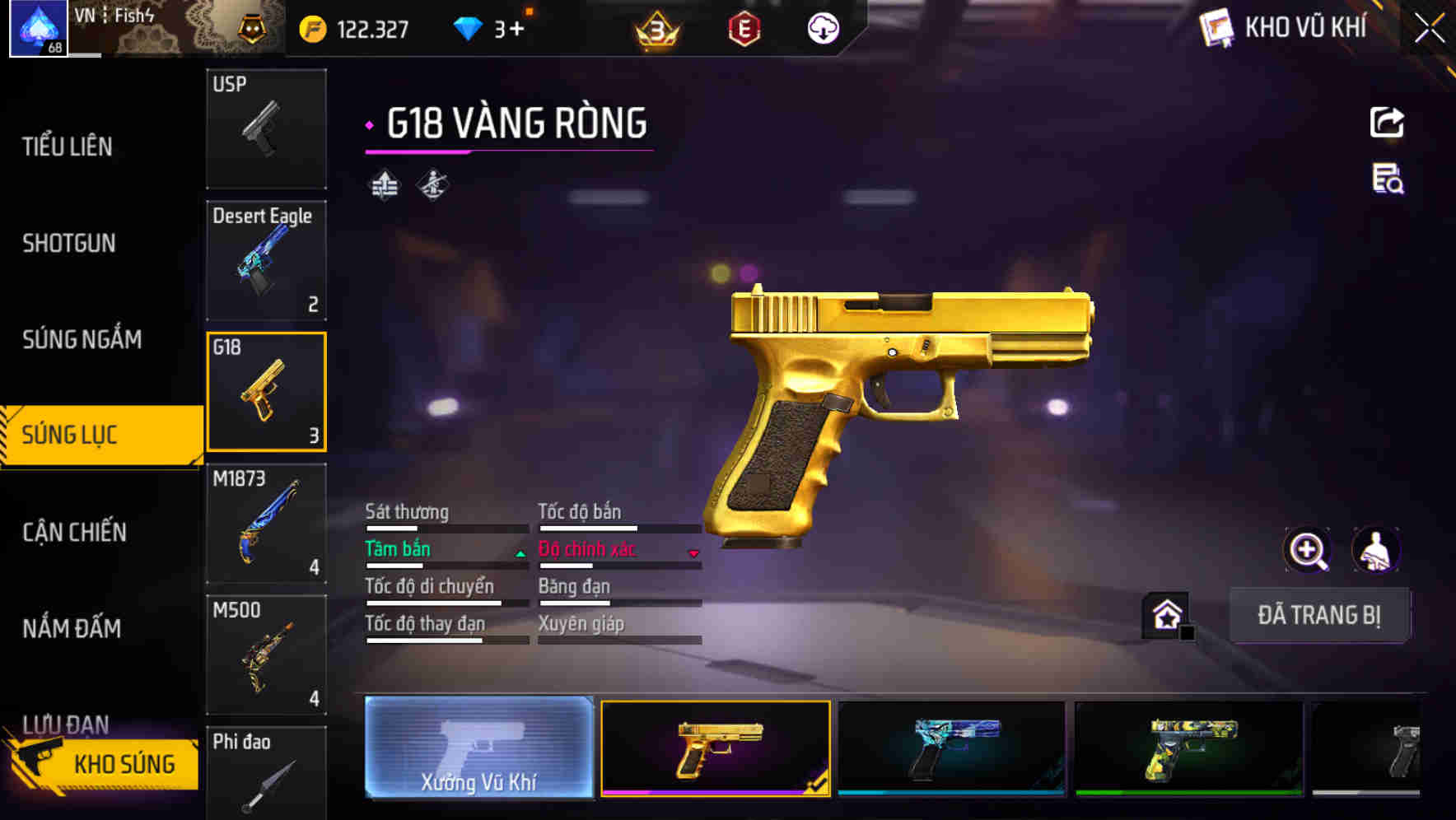Click the rank crown badge
Image resolution: width=1456 pixels, height=820 pixels.
point(655,26)
